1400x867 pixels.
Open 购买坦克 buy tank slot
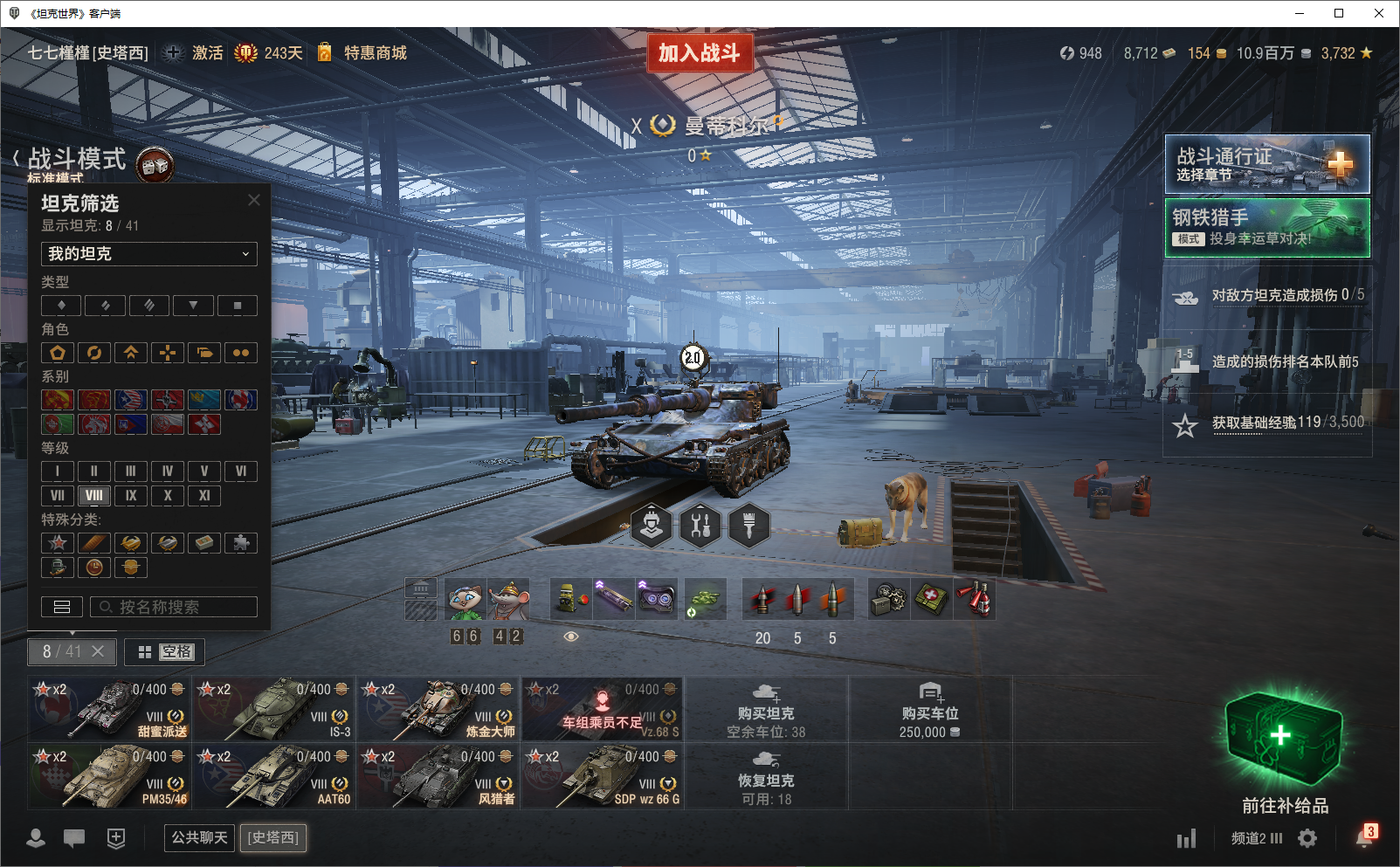tap(766, 708)
